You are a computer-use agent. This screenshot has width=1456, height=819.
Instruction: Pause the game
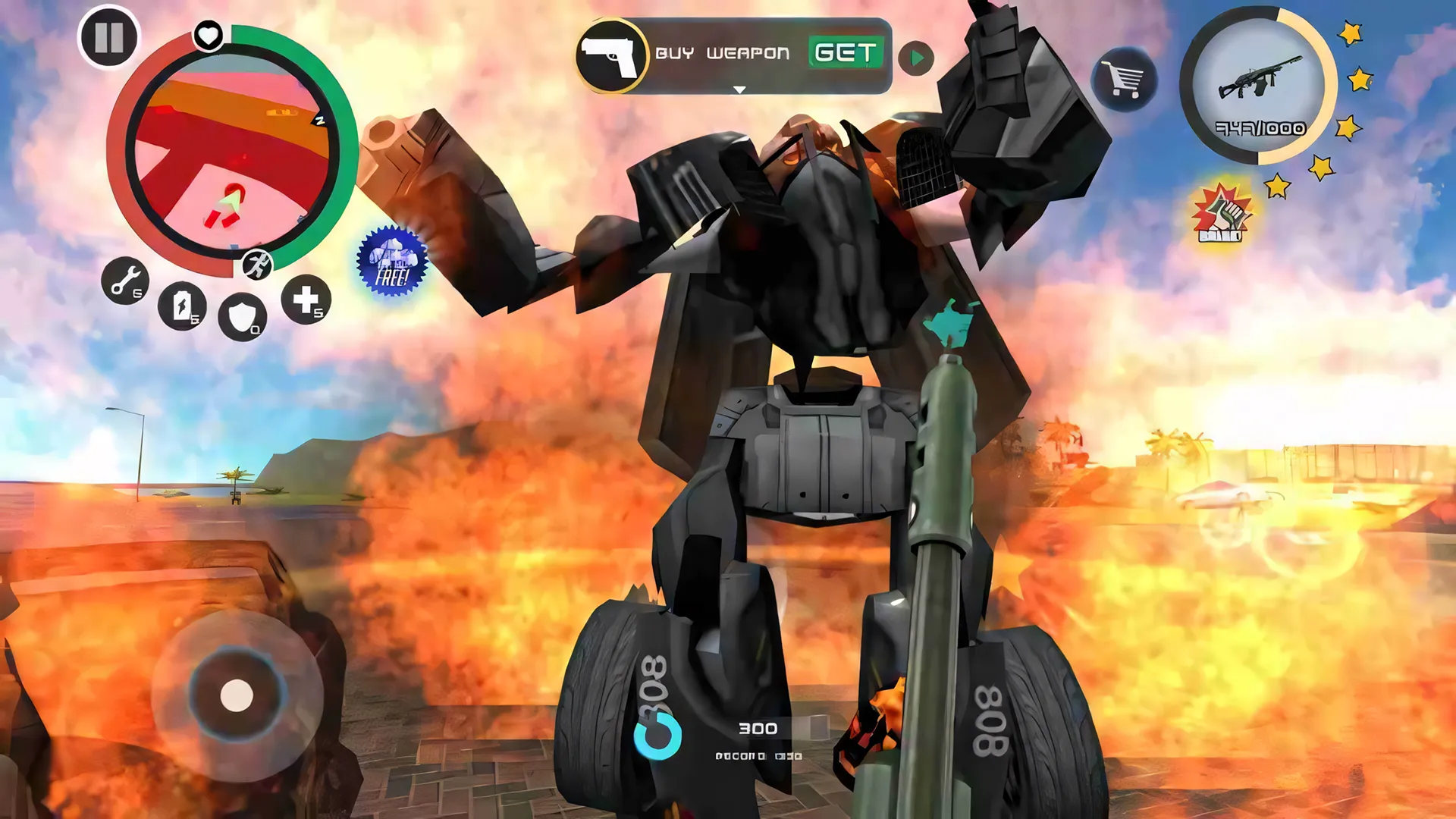click(x=108, y=37)
